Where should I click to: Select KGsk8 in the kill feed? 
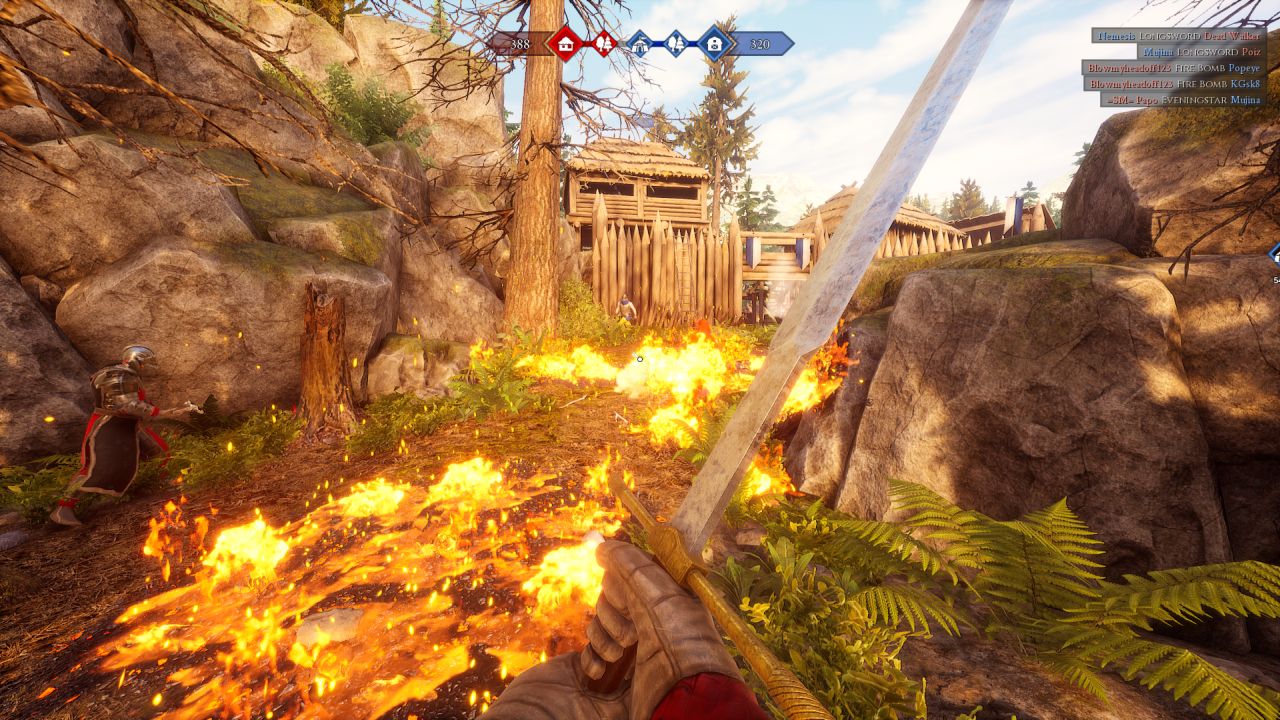point(1246,84)
